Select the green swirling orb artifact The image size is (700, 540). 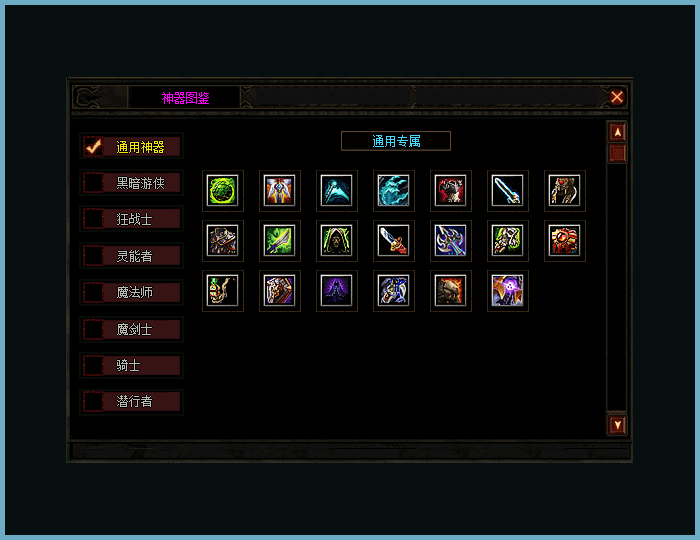coord(223,190)
